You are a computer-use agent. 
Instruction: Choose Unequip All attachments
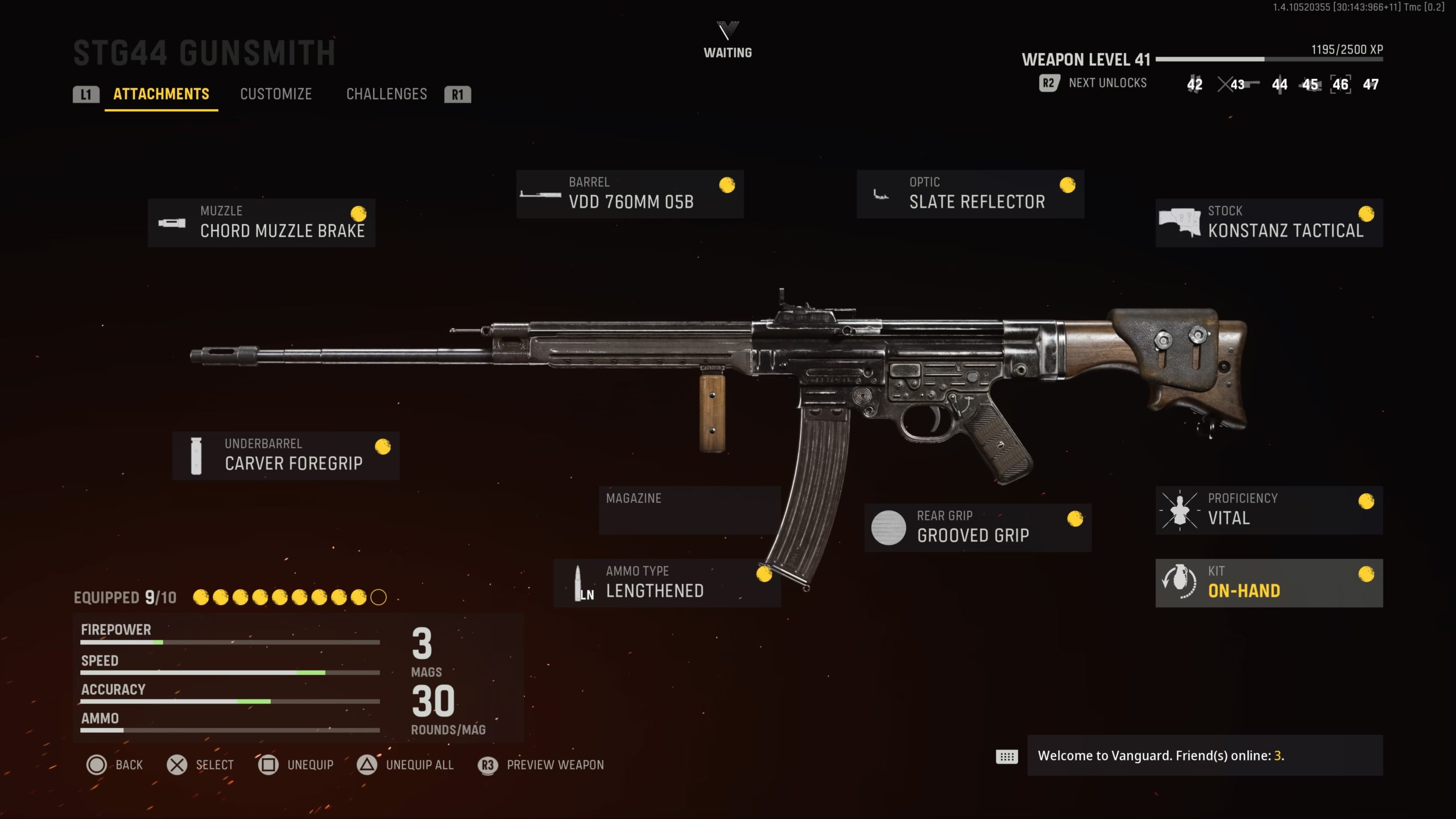click(x=405, y=765)
